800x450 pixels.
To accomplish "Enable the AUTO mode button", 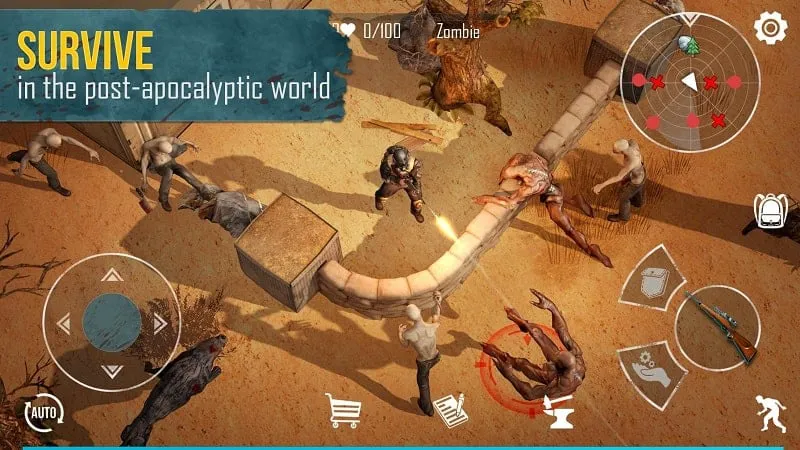I will [44, 410].
